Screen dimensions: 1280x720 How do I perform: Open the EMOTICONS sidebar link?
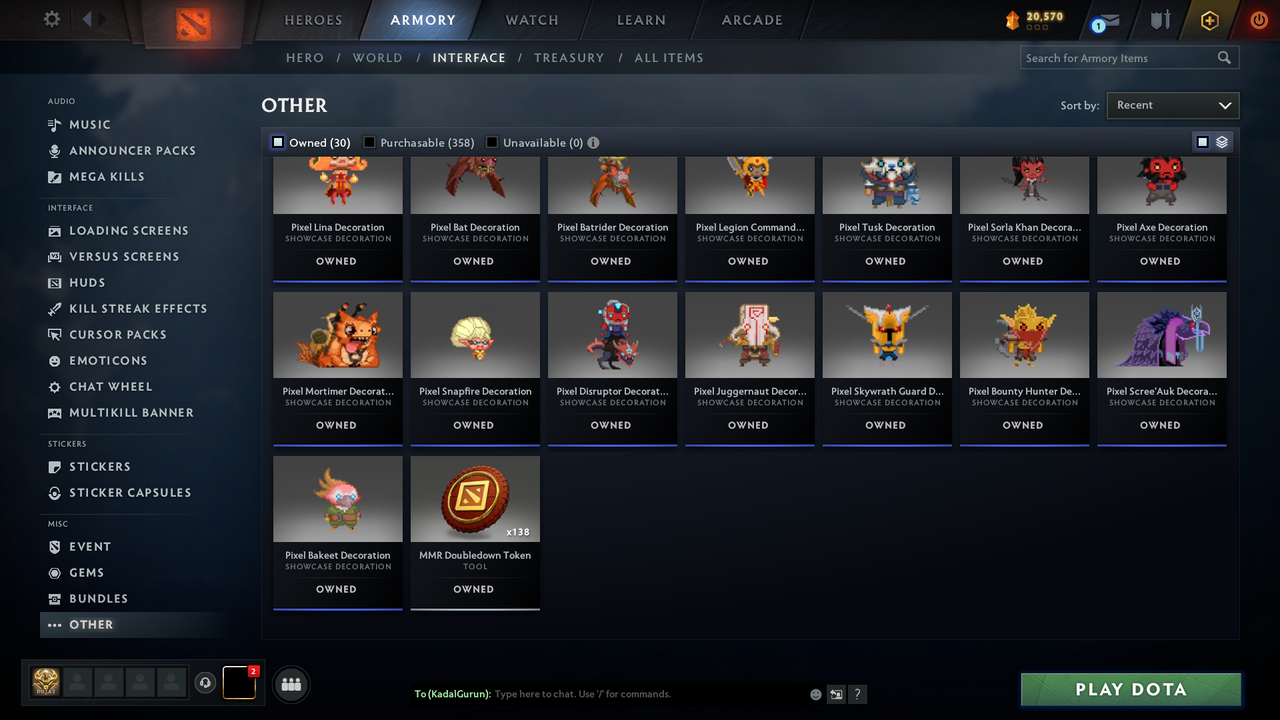(106, 360)
